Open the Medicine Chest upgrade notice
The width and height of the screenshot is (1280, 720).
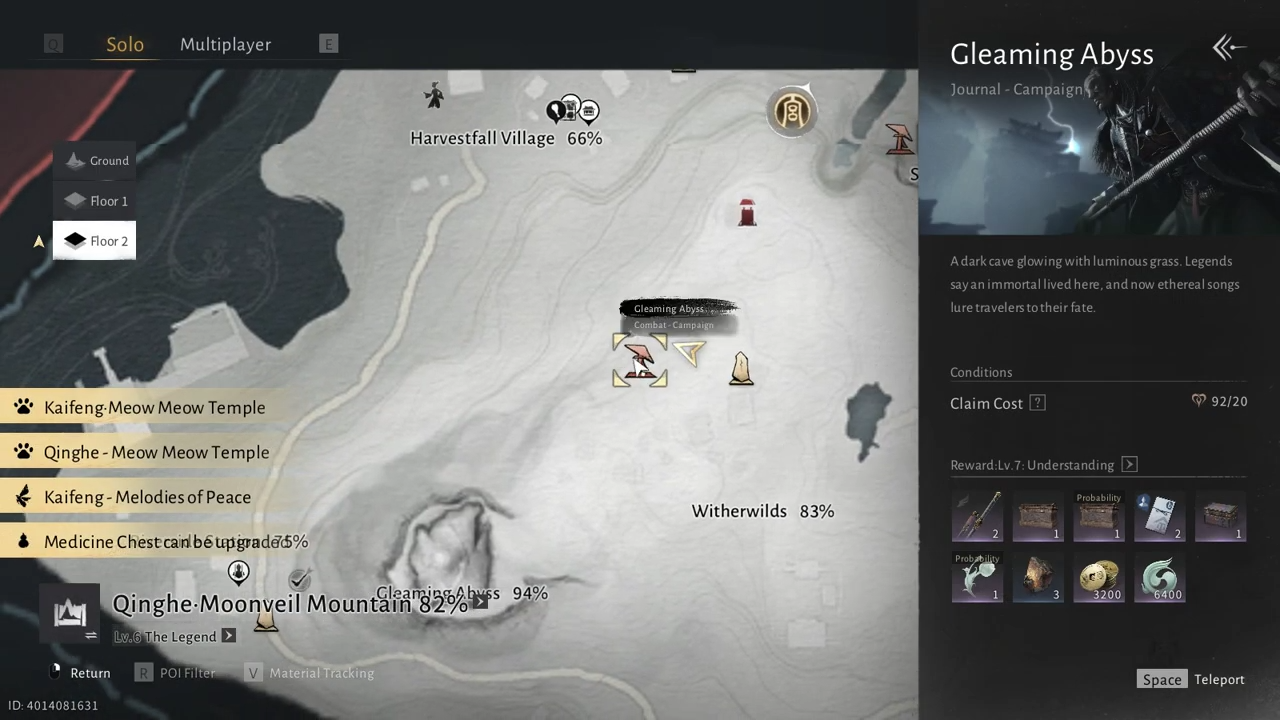pyautogui.click(x=160, y=542)
